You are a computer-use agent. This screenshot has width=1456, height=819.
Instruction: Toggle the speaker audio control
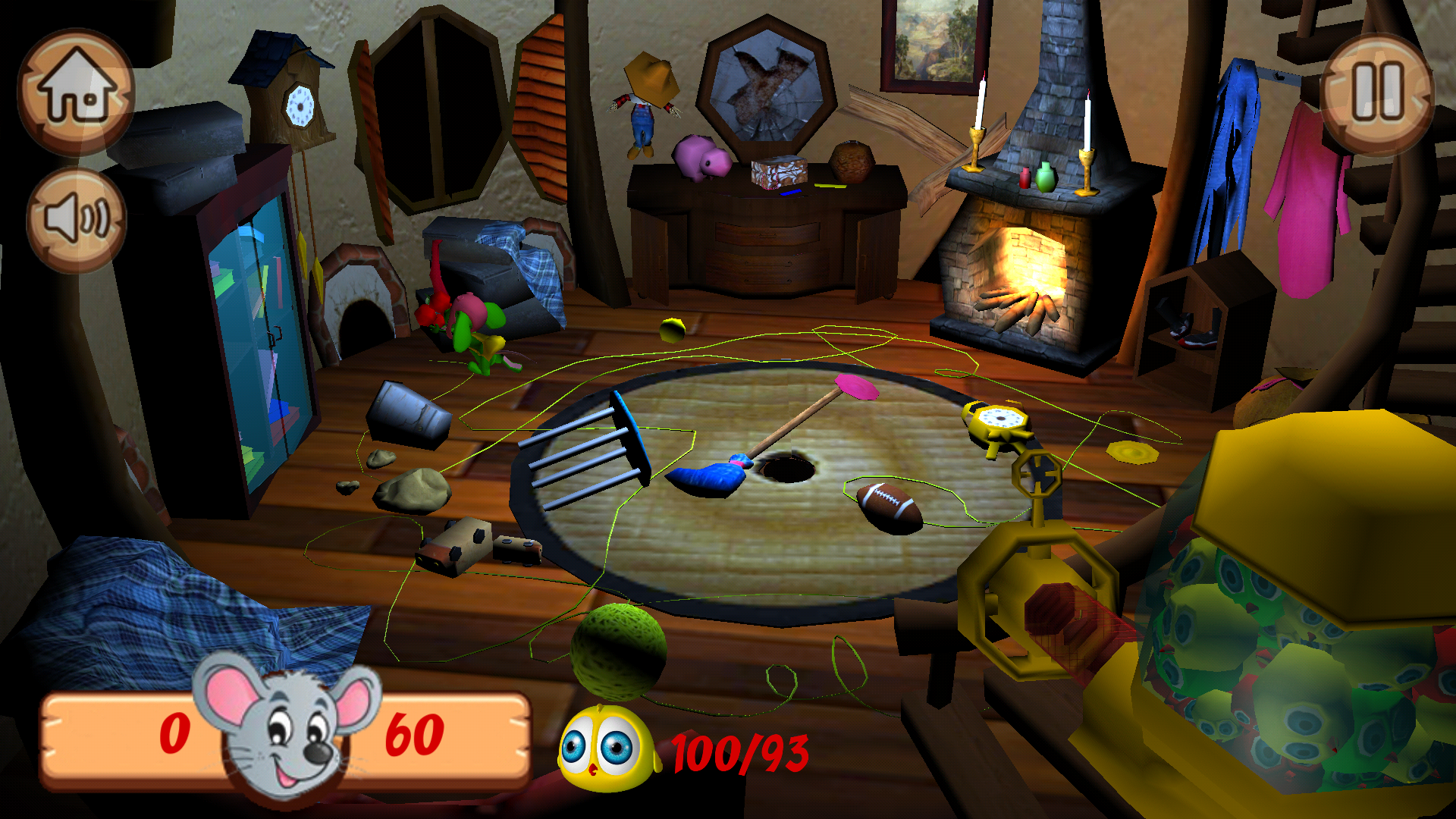pyautogui.click(x=76, y=216)
